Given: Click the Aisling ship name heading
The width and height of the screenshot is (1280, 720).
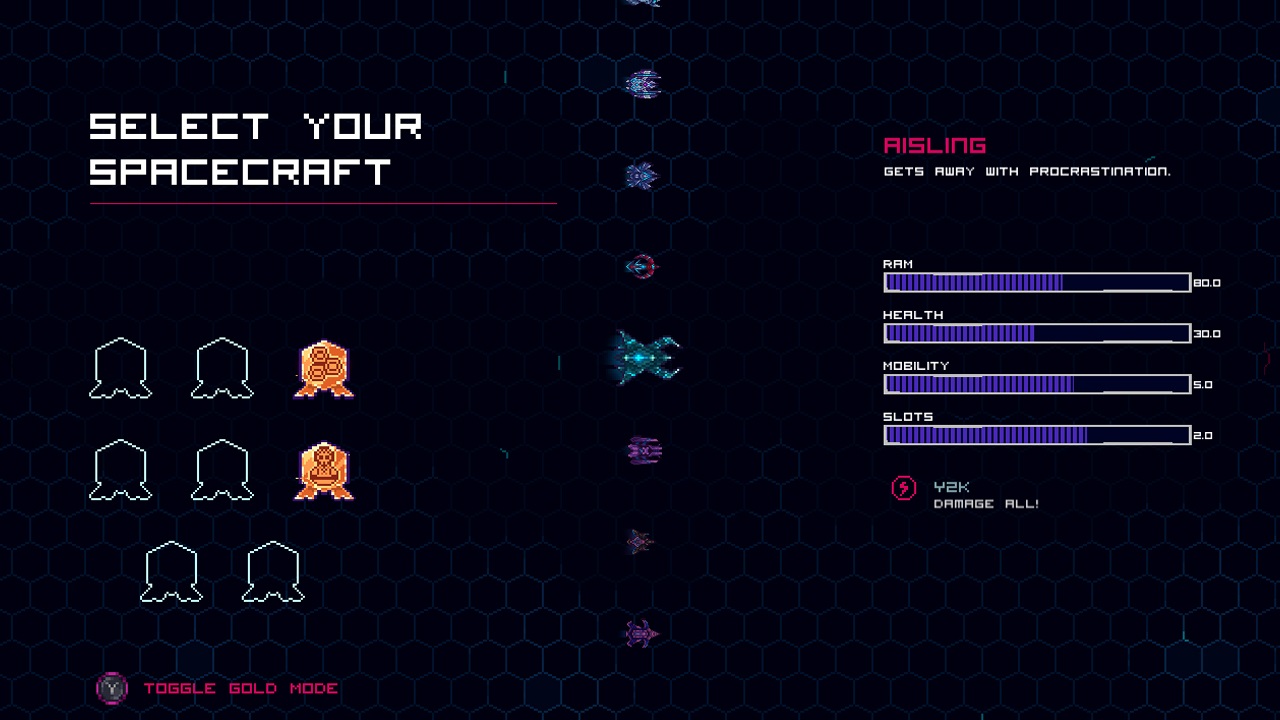Looking at the screenshot, I should coord(935,145).
